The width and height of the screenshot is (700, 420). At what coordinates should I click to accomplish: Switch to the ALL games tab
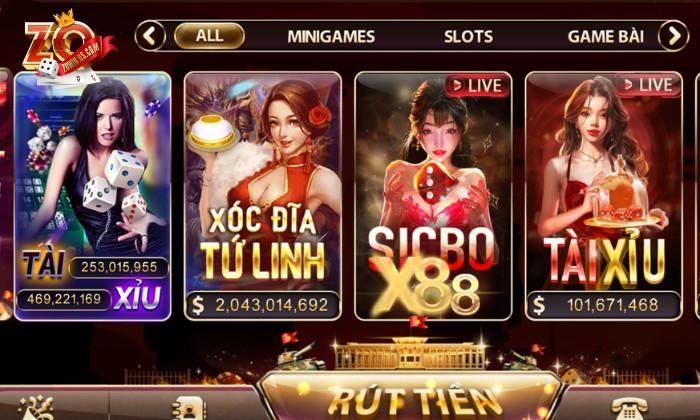click(209, 36)
